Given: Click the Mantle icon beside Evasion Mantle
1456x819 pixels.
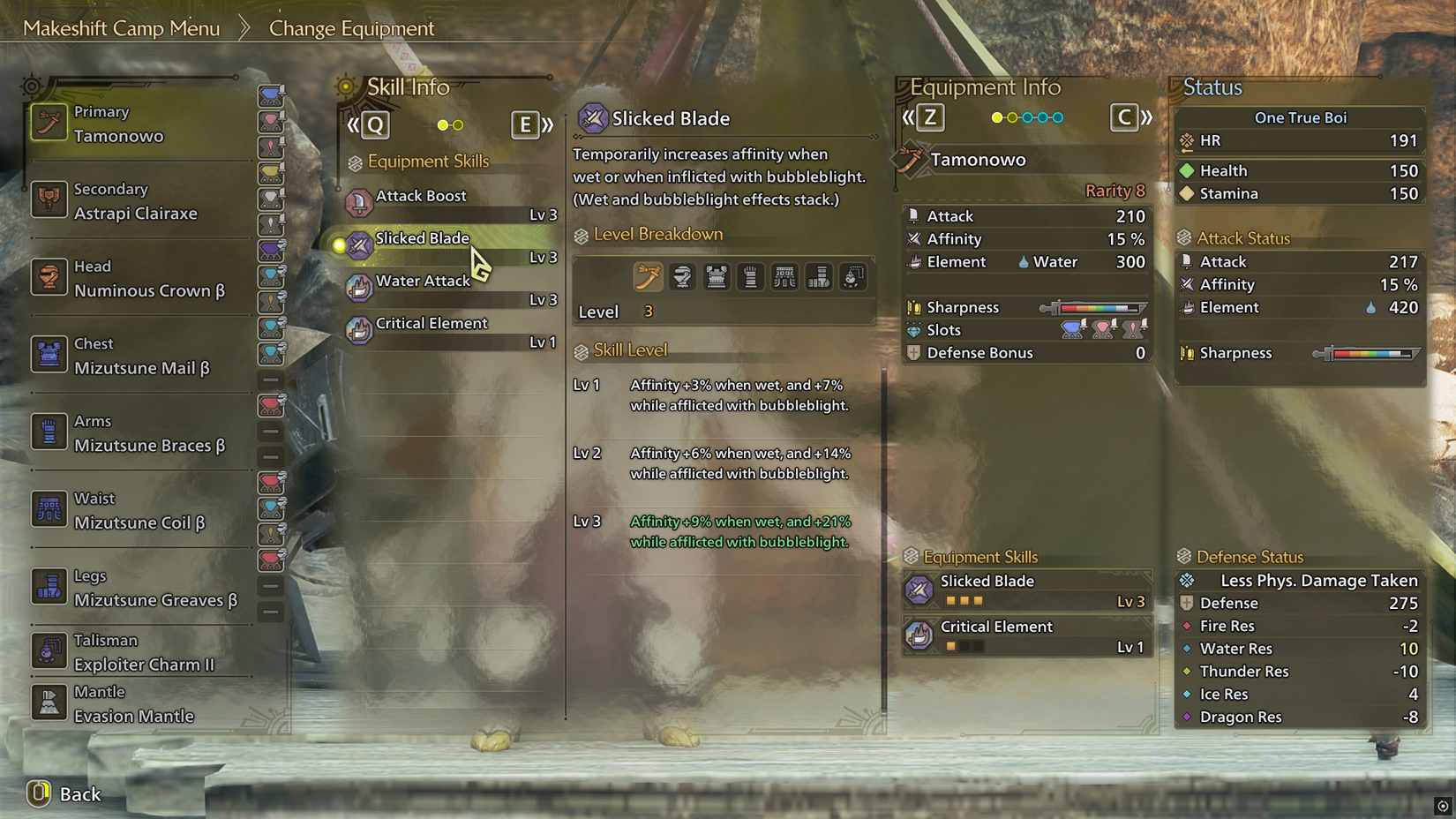Looking at the screenshot, I should pos(49,703).
